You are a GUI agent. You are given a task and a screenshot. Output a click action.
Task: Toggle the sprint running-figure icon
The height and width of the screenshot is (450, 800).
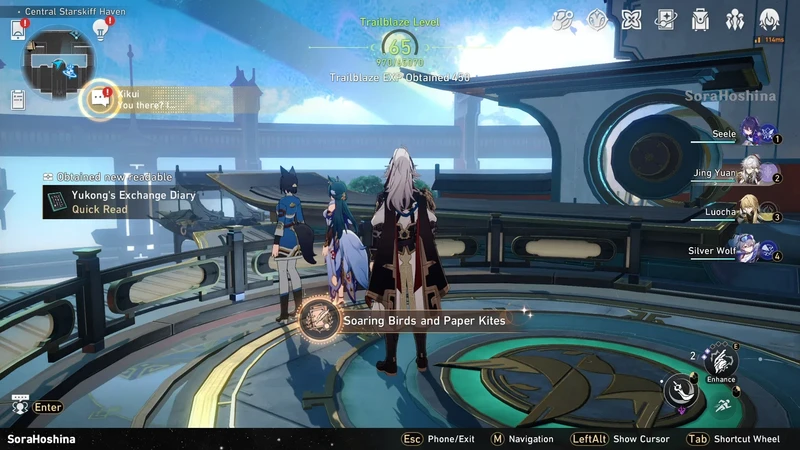(723, 405)
